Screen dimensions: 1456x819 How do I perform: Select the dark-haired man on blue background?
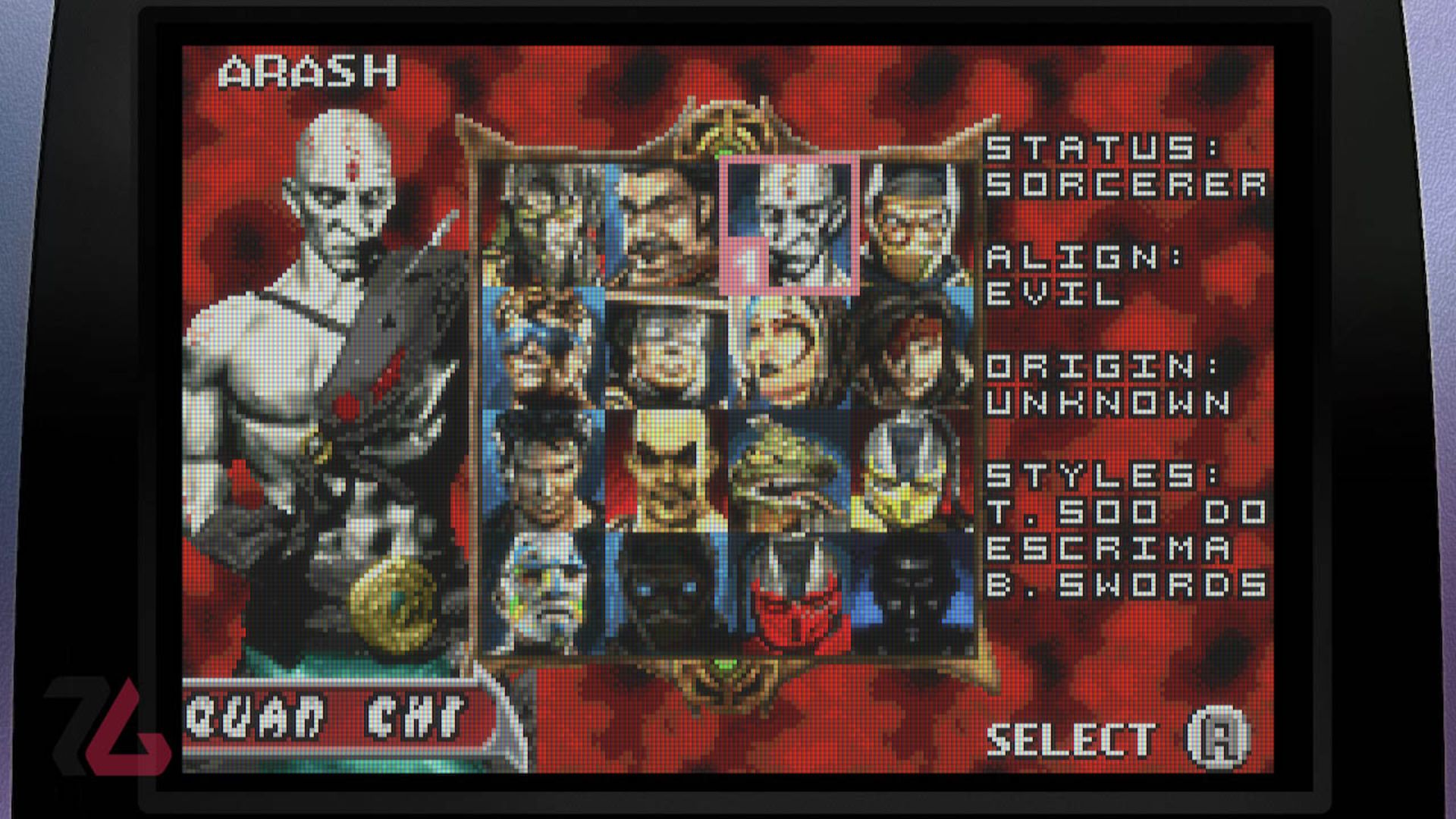click(544, 470)
